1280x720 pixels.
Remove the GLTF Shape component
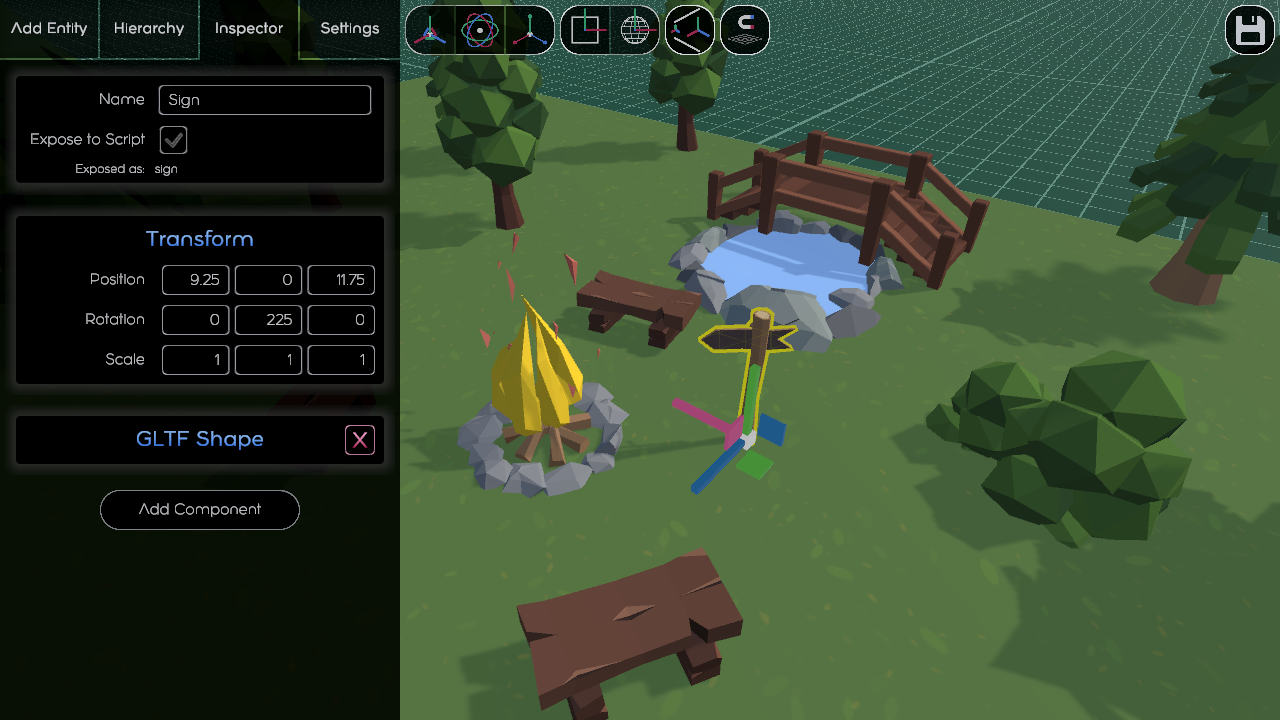[359, 439]
